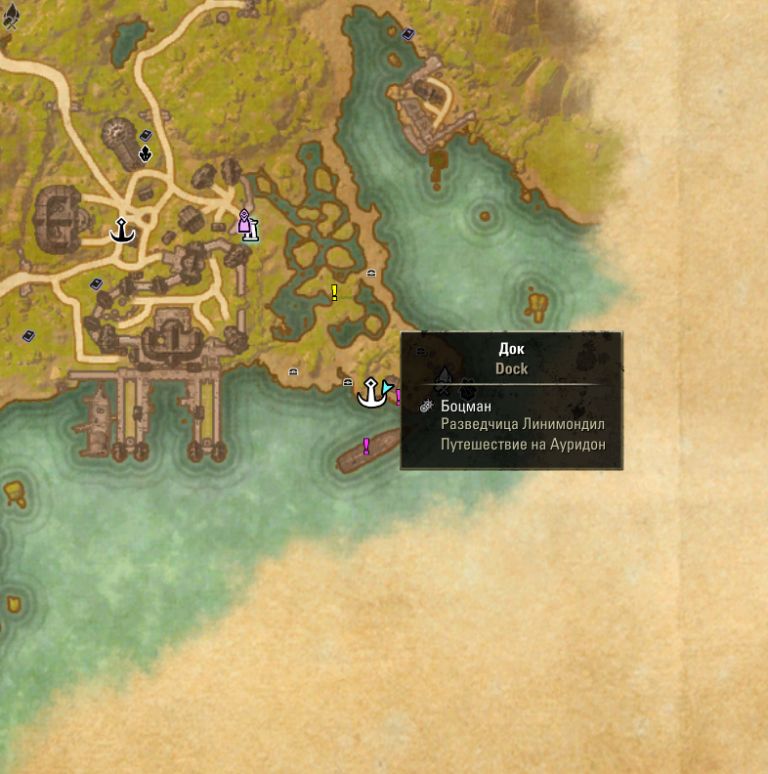Image resolution: width=768 pixels, height=774 pixels.
Task: Click the yellow exclamation quest marker
Action: point(334,292)
